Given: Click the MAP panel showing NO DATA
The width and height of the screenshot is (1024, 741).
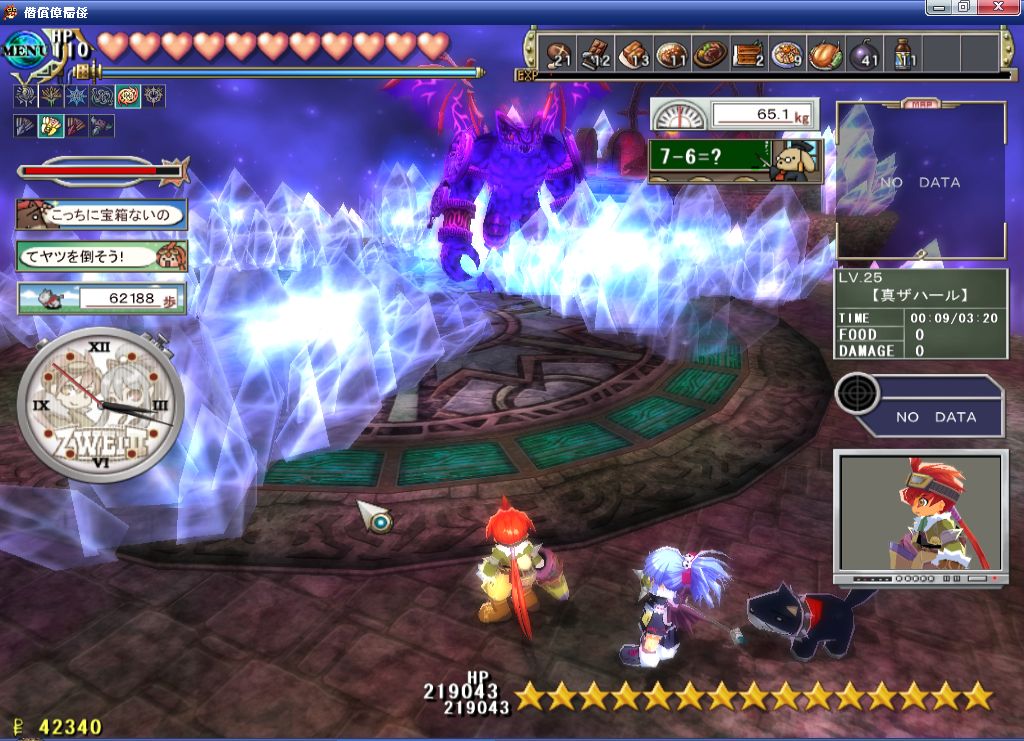Looking at the screenshot, I should [920, 182].
